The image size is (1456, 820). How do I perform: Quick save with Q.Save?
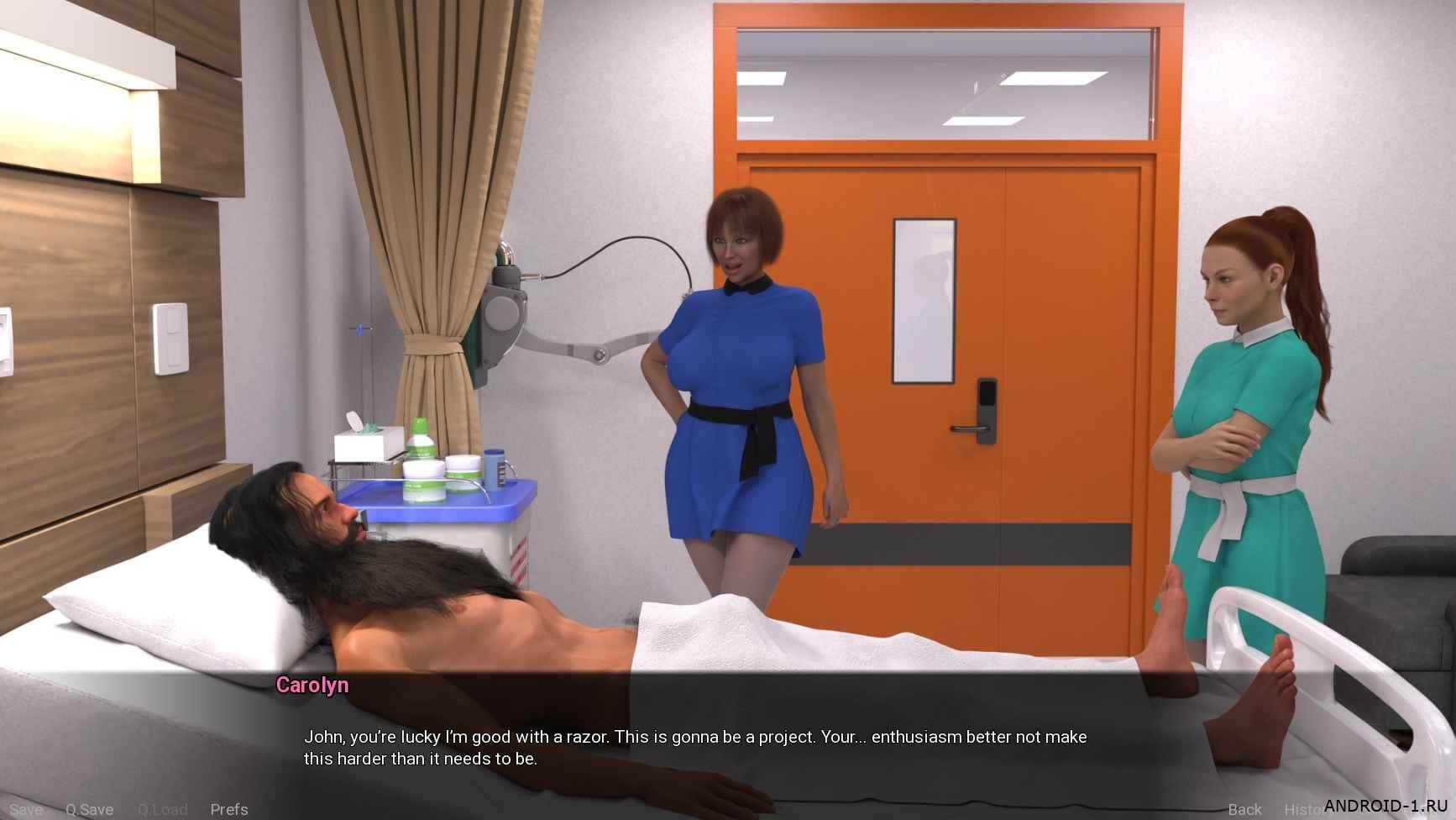click(89, 809)
